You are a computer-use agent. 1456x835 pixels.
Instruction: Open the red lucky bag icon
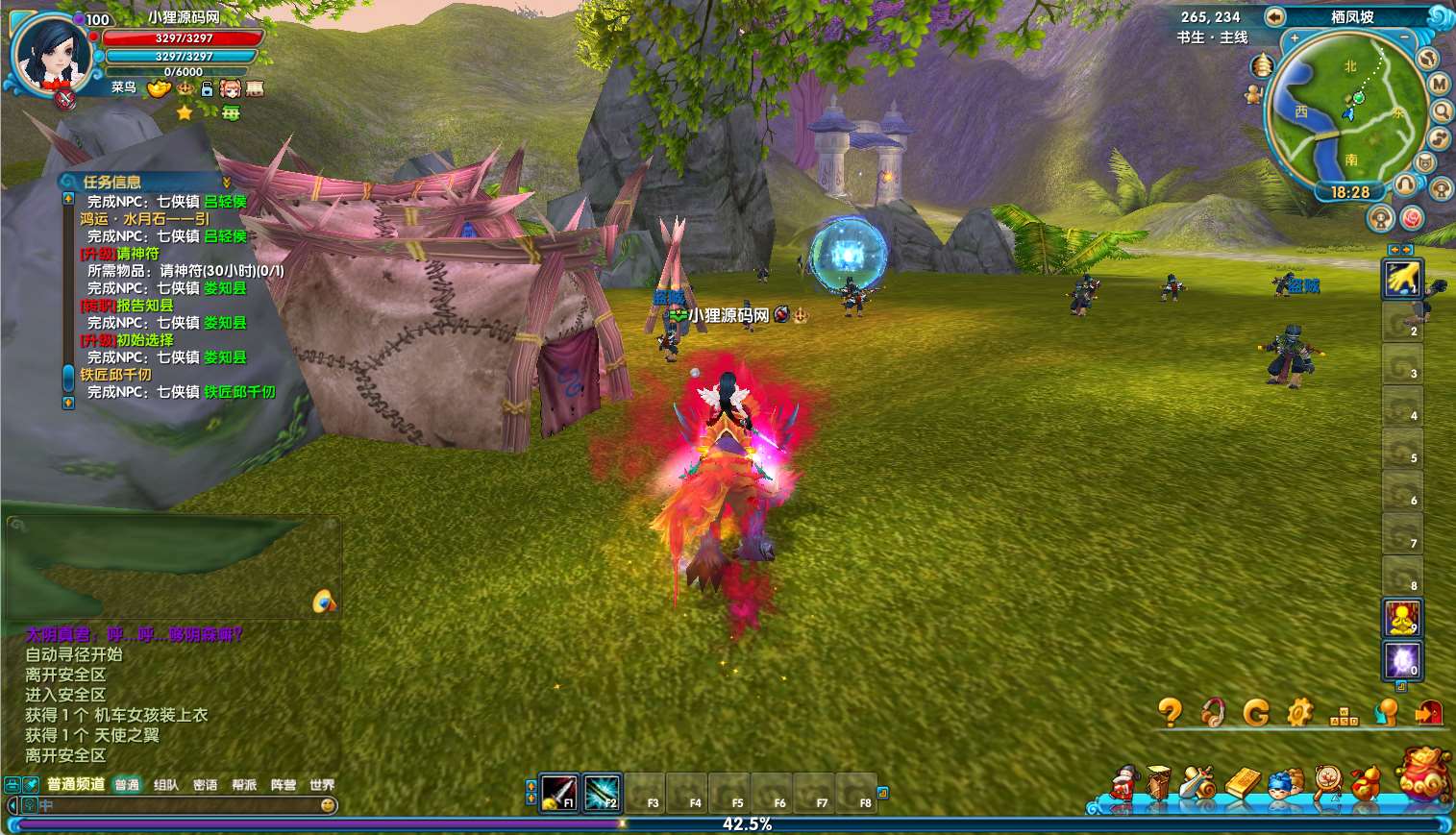tap(1424, 774)
